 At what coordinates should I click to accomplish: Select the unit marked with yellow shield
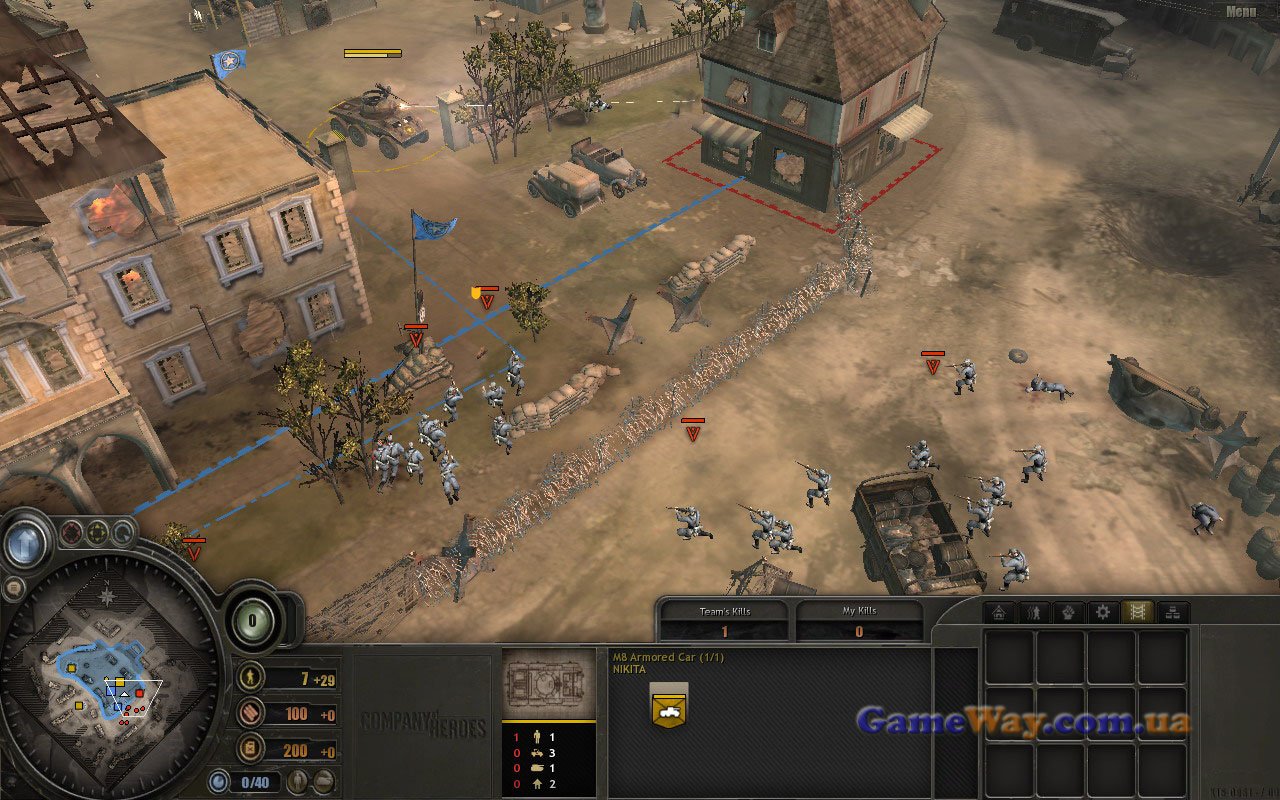click(x=487, y=299)
